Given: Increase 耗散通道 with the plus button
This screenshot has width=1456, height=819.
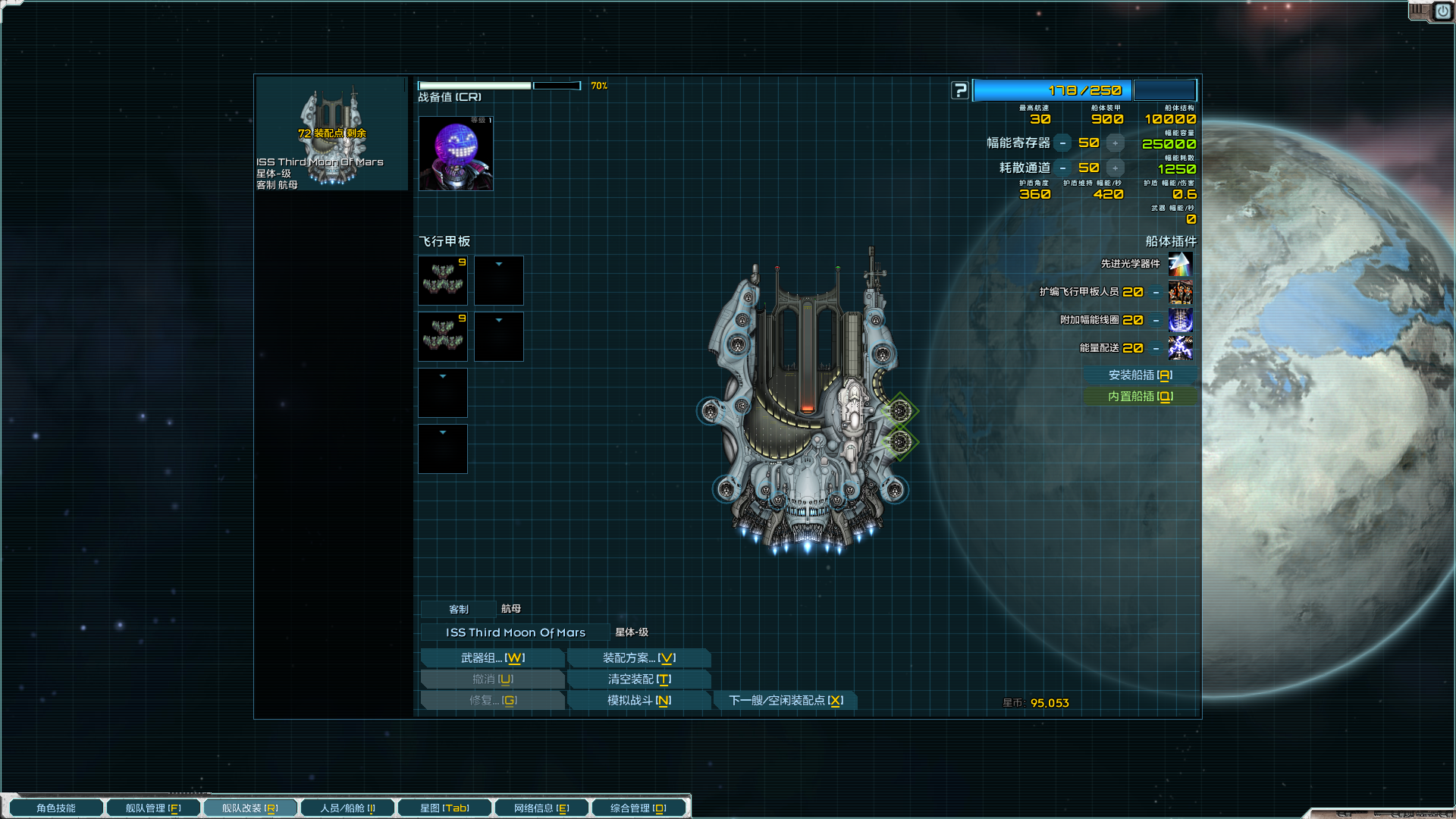Looking at the screenshot, I should (x=1115, y=168).
